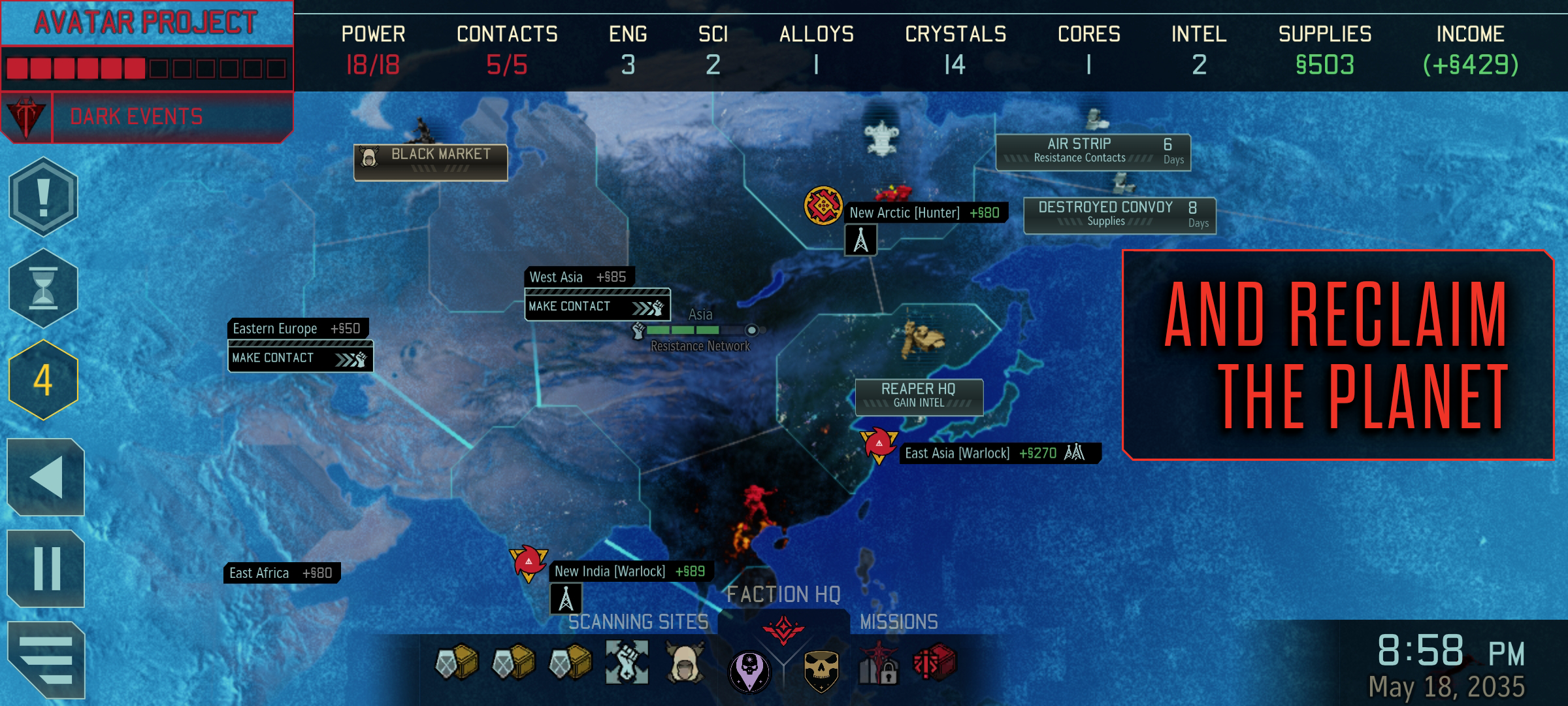Choose the Destroyed Convoy supplies site

pyautogui.click(x=1119, y=214)
